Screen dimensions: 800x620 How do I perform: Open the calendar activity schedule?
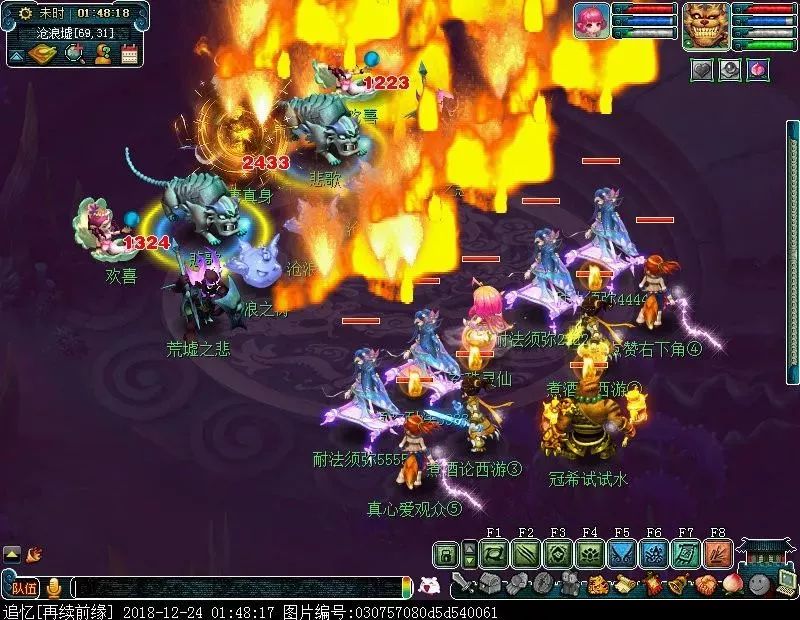129,53
